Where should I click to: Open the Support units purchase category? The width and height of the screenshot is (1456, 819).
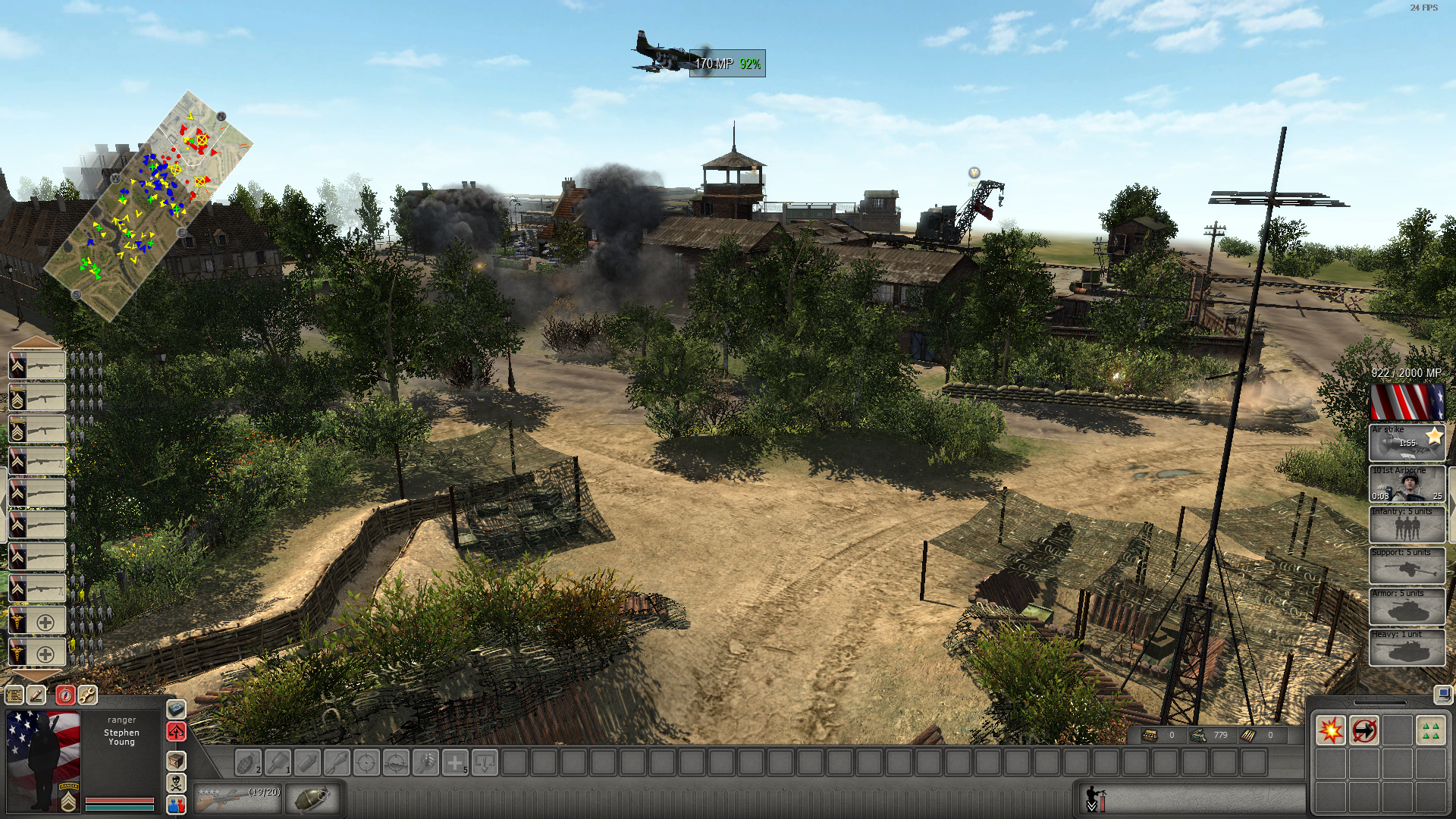[1407, 566]
